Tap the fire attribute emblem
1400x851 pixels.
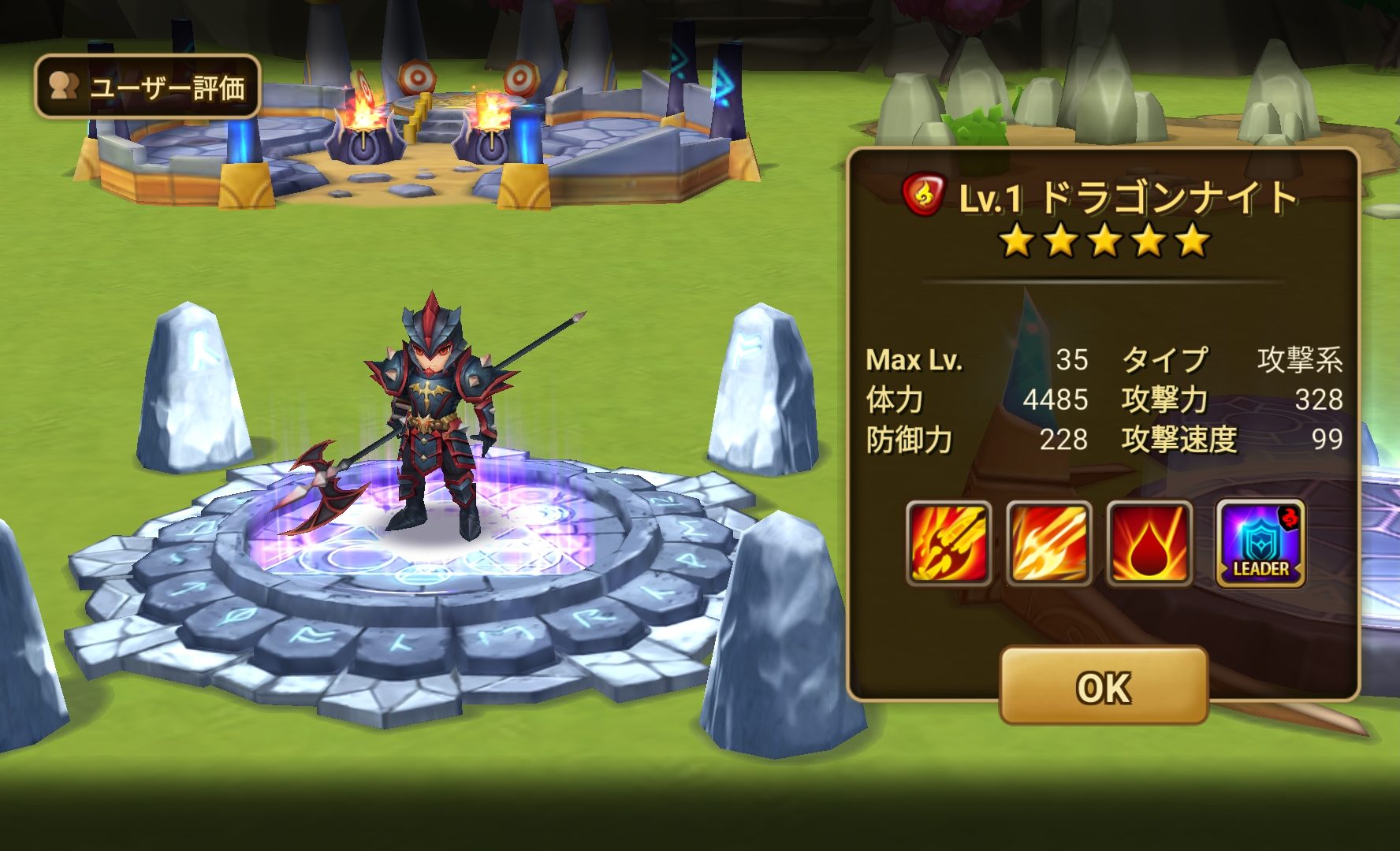click(x=923, y=195)
